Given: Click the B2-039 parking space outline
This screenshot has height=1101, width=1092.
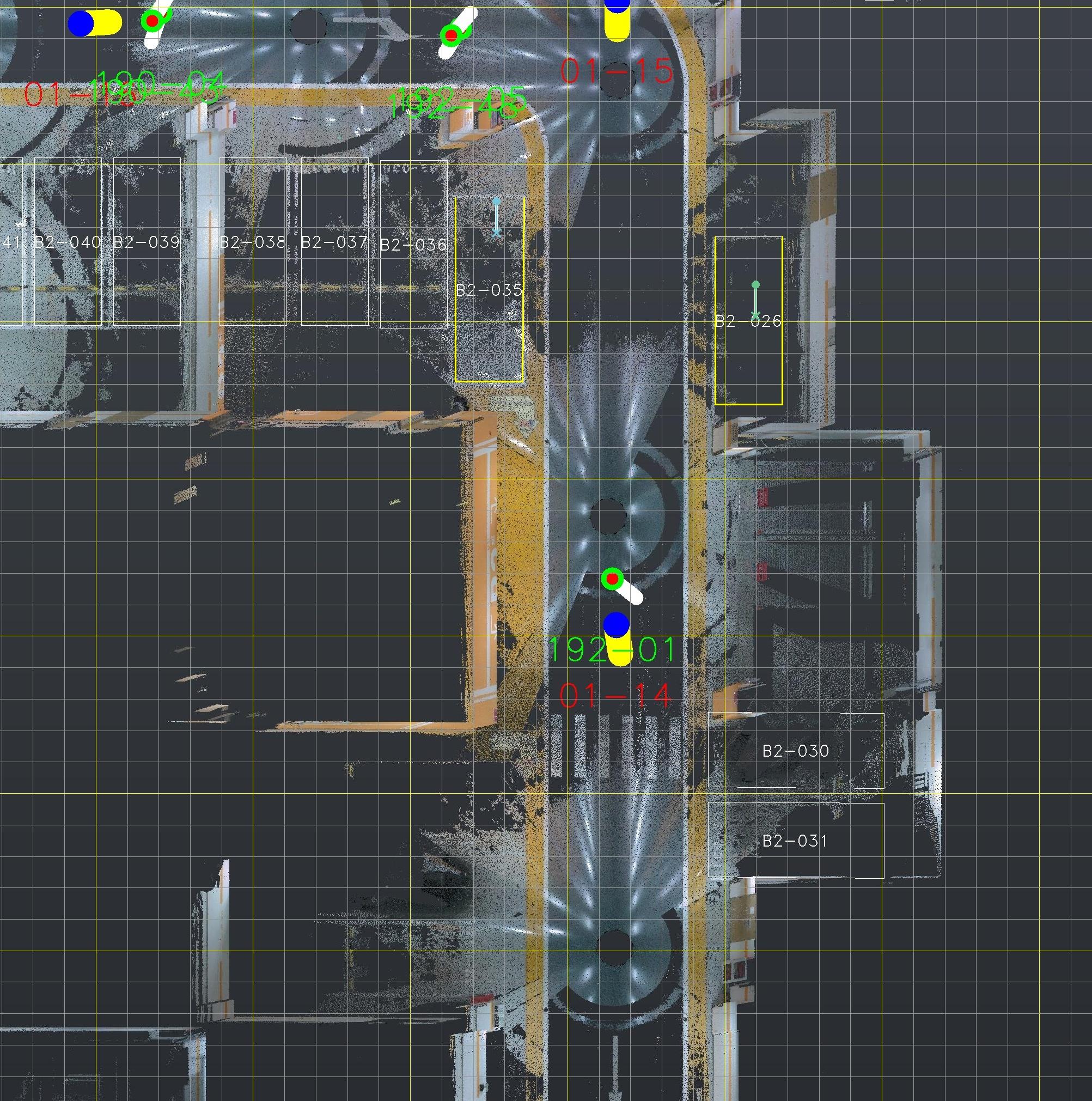Looking at the screenshot, I should [147, 285].
